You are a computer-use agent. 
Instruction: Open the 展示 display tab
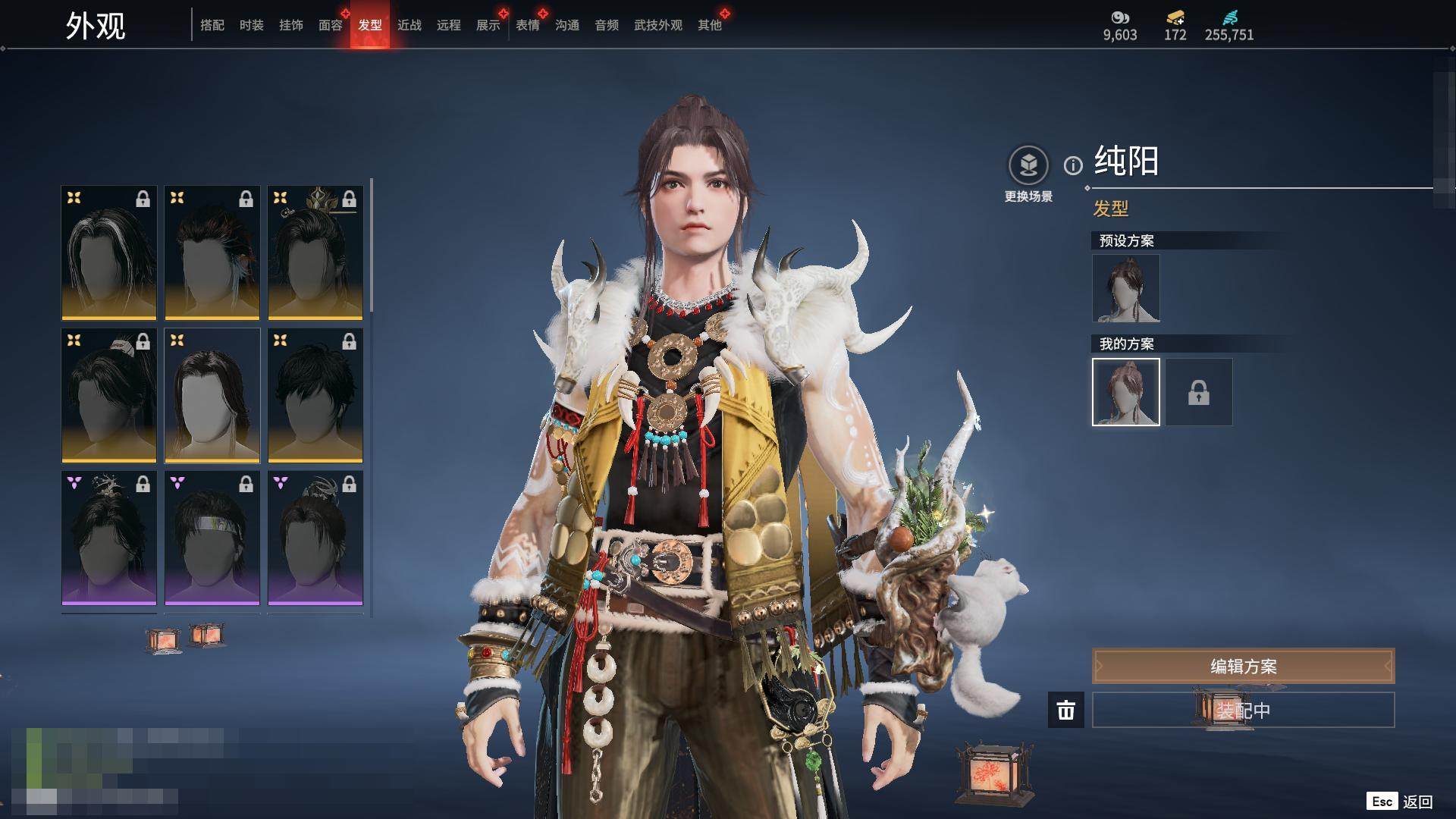click(488, 25)
